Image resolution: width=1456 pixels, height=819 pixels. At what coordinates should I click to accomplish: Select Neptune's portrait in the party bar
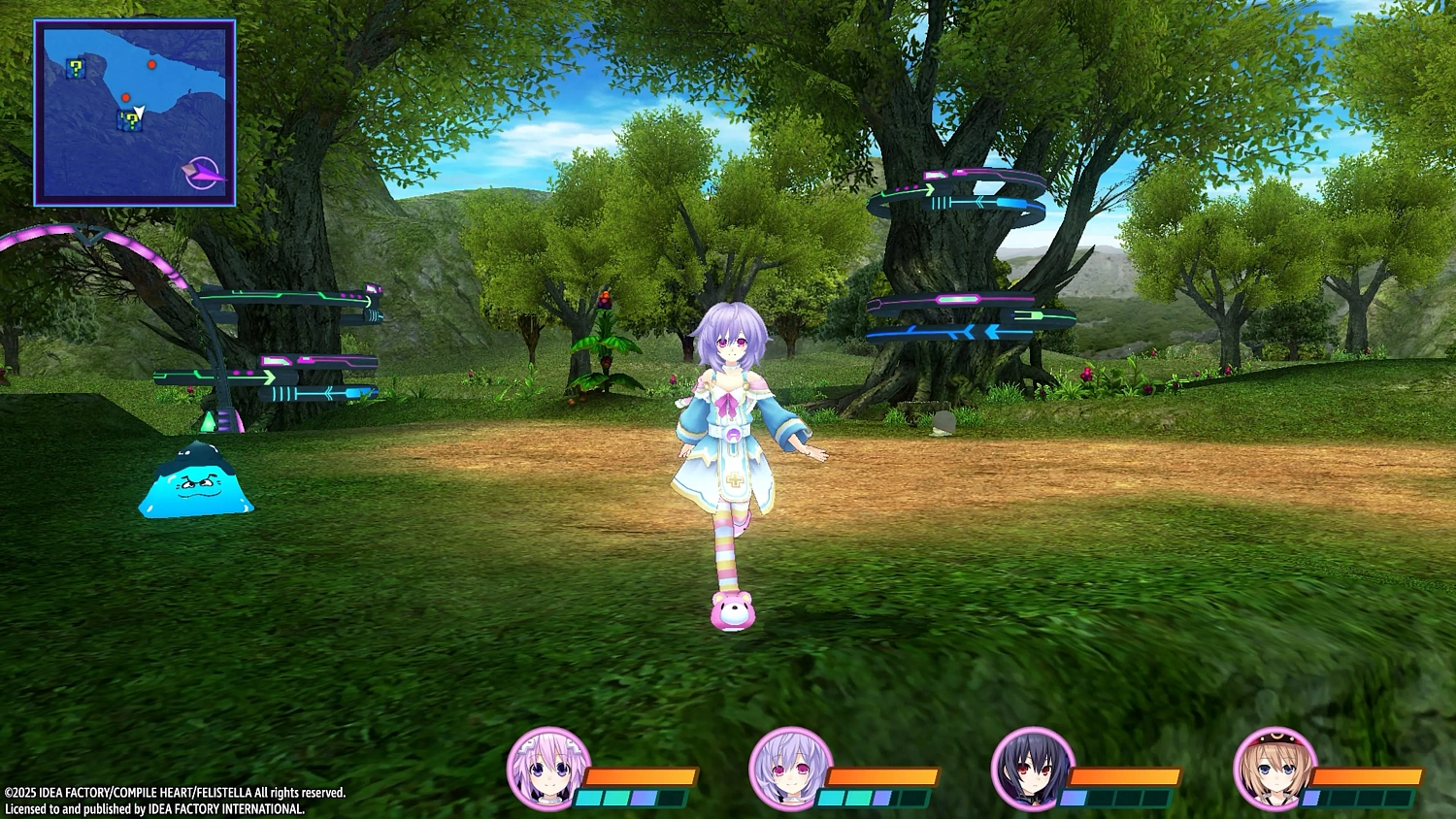pos(551,770)
